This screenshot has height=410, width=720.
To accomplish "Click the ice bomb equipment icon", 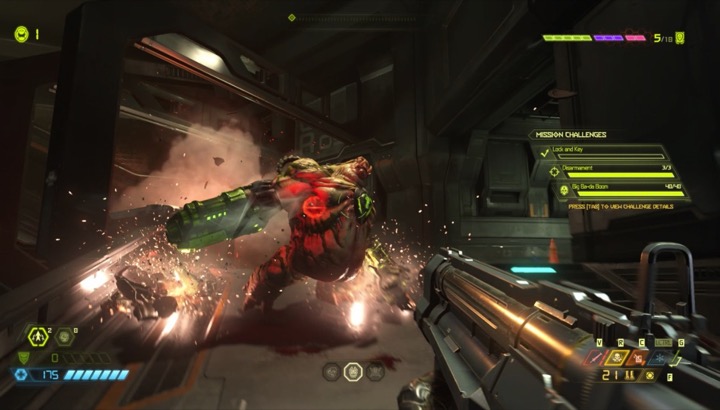I will click(x=65, y=337).
